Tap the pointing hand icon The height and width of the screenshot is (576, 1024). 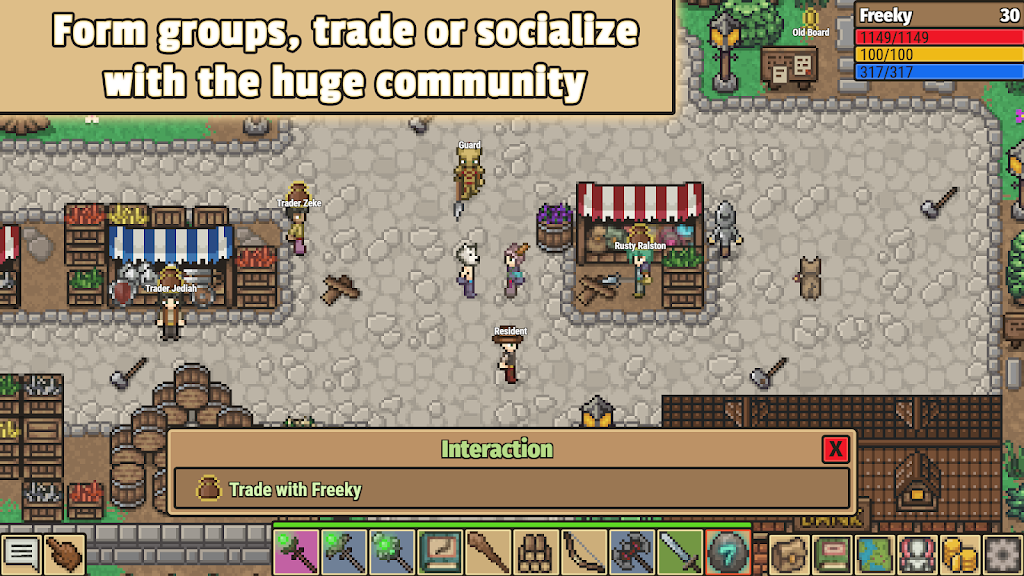point(65,553)
